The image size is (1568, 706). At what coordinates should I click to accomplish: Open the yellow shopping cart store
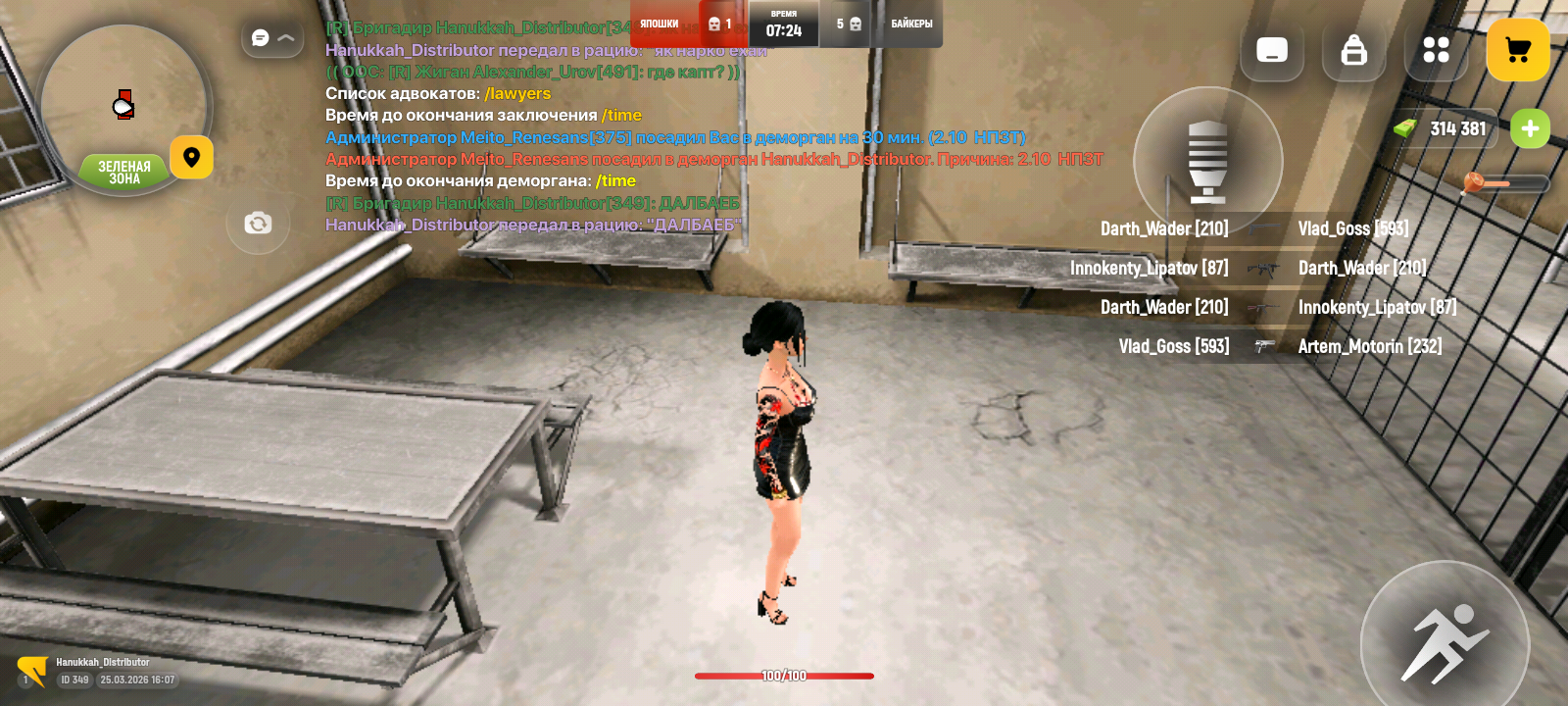tap(1518, 49)
